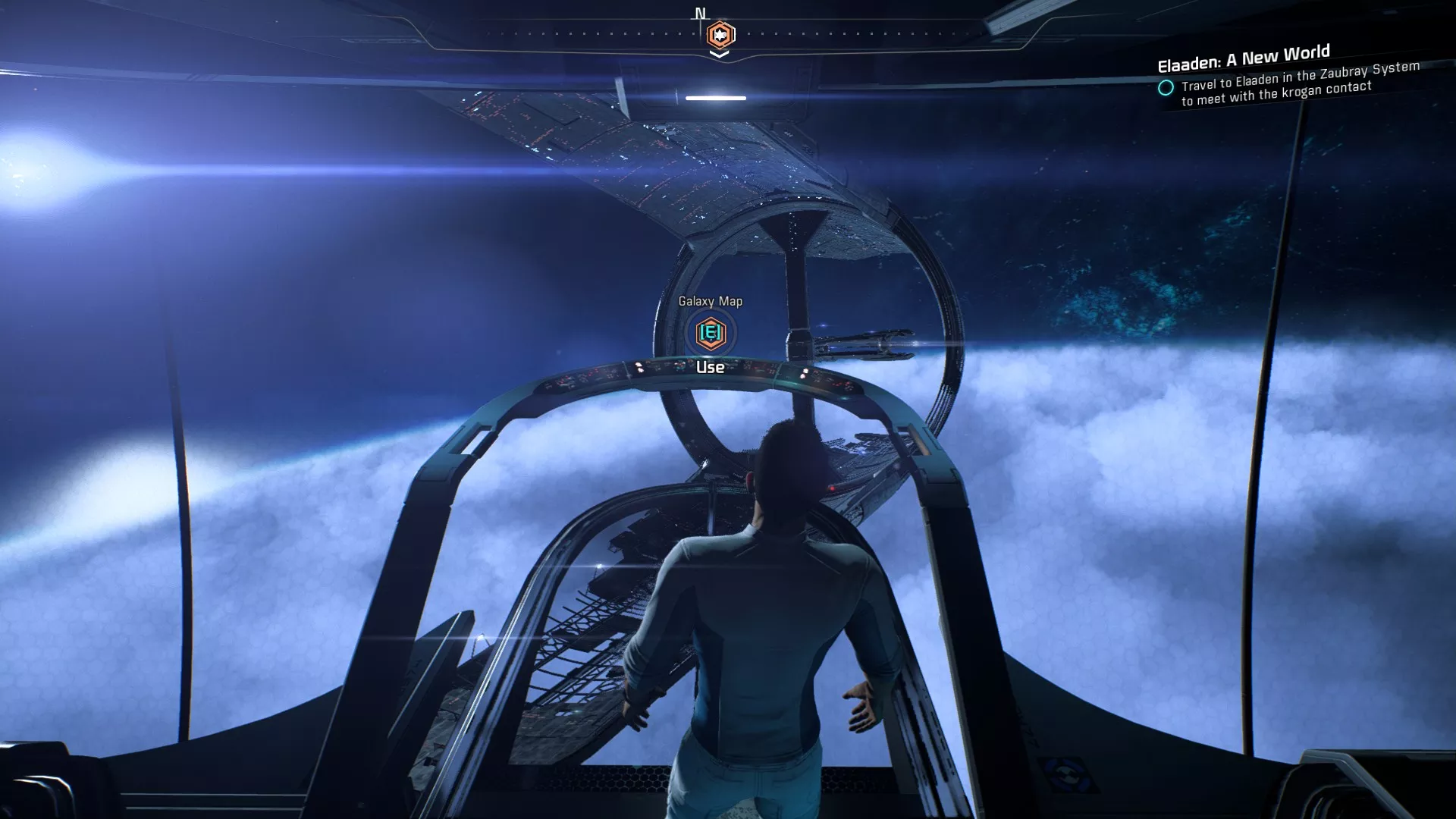Click the N heading label on the compass bar
The width and height of the screenshot is (1456, 819).
700,12
